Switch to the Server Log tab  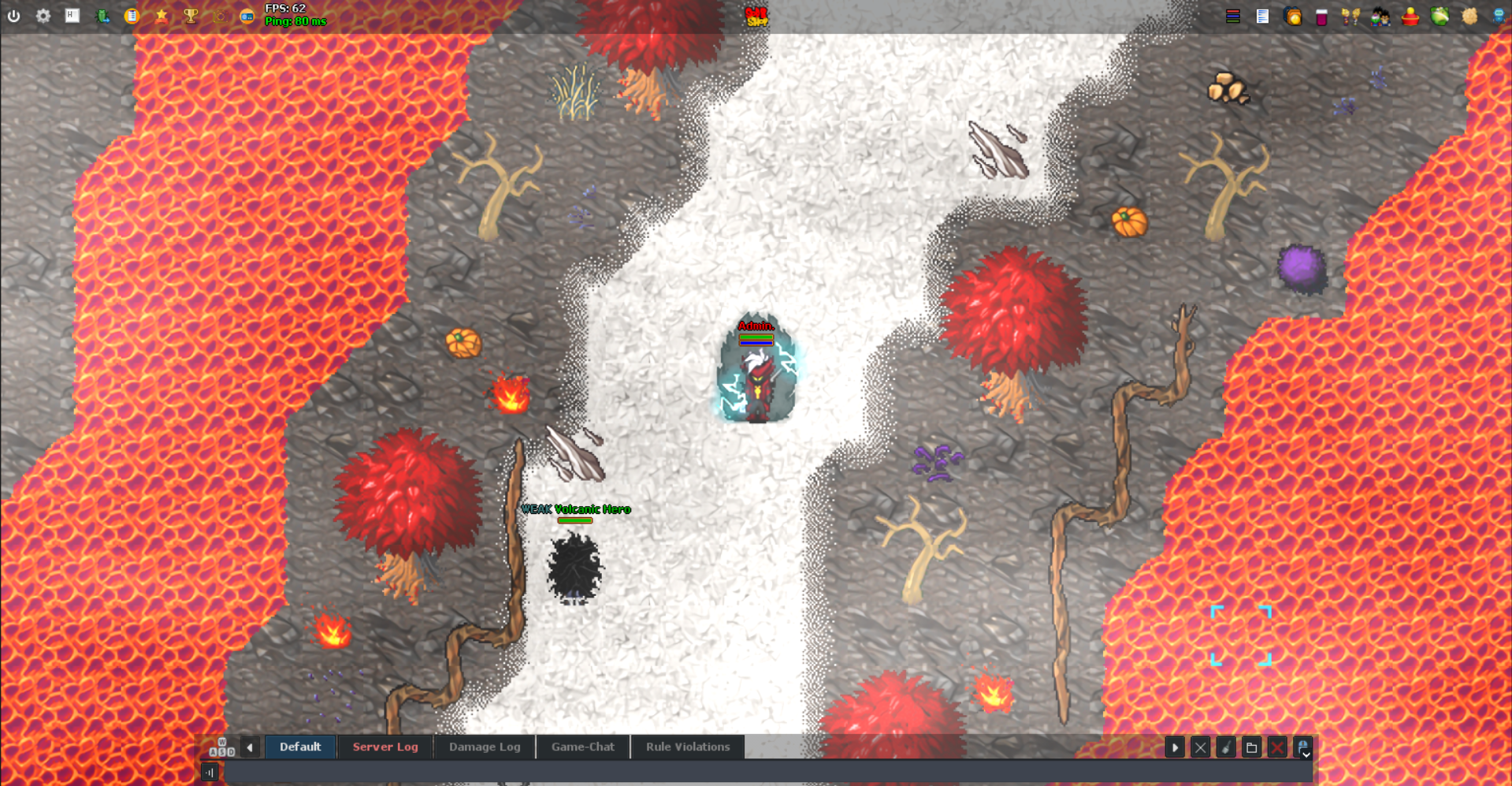[385, 747]
